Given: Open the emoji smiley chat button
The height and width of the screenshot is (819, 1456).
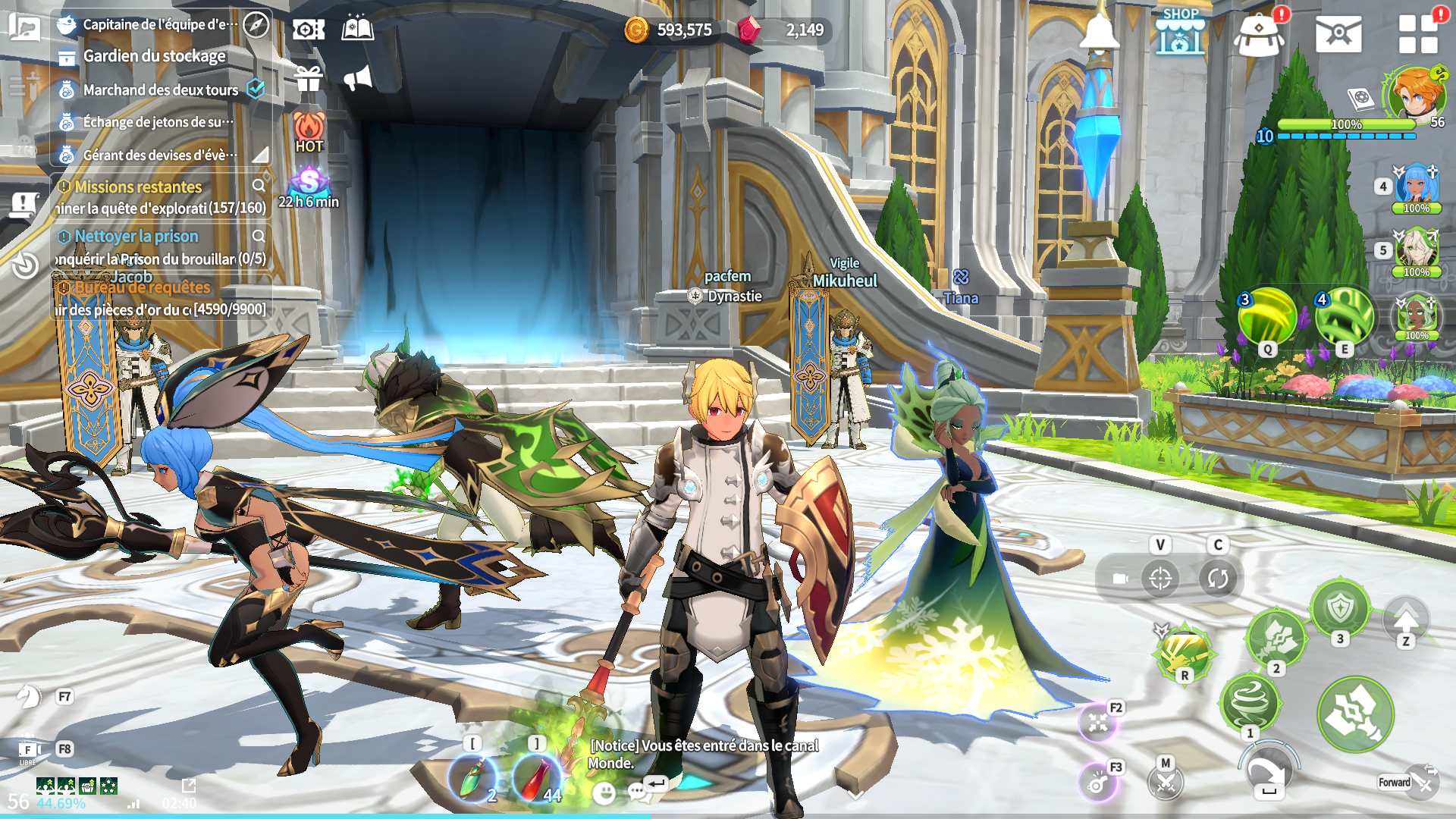Looking at the screenshot, I should (604, 793).
